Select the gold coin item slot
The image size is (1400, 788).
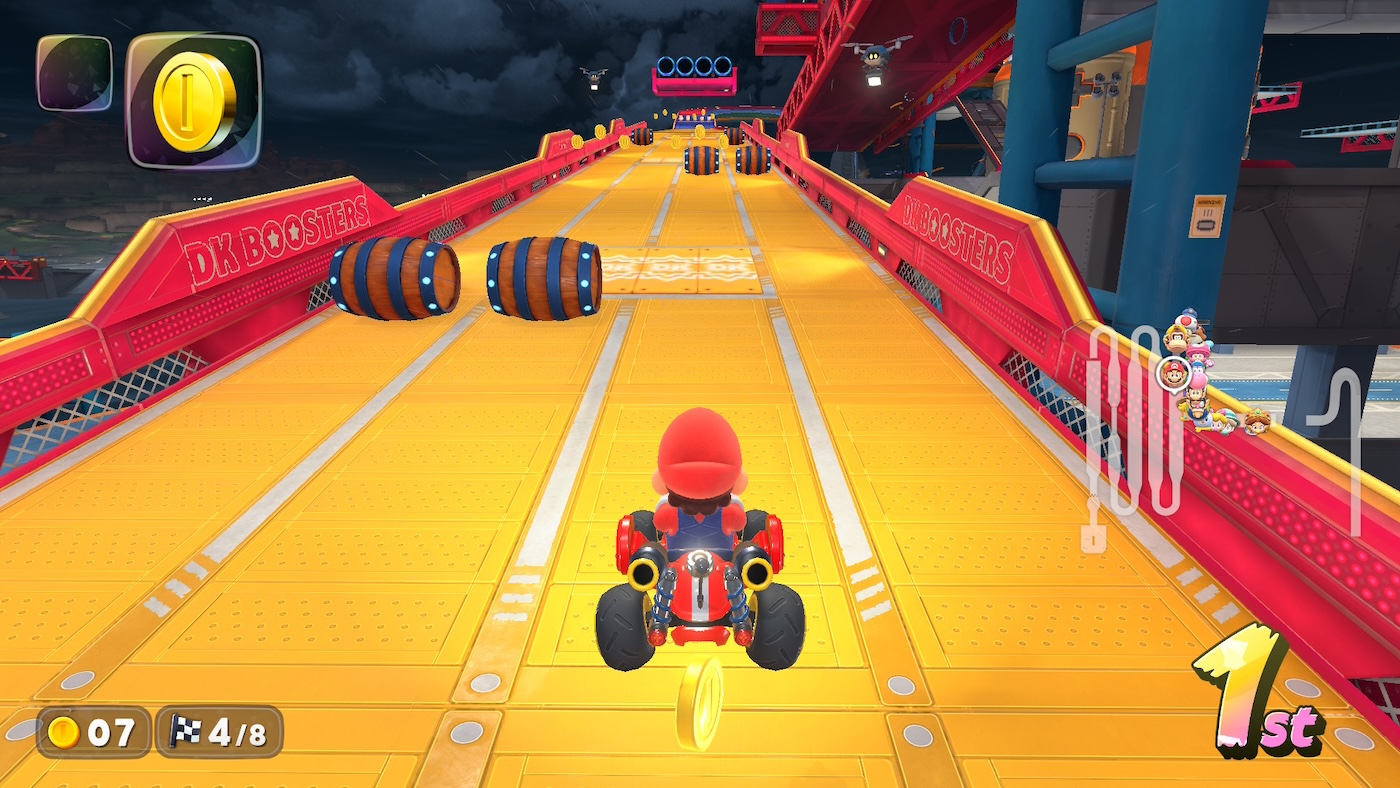[x=194, y=100]
